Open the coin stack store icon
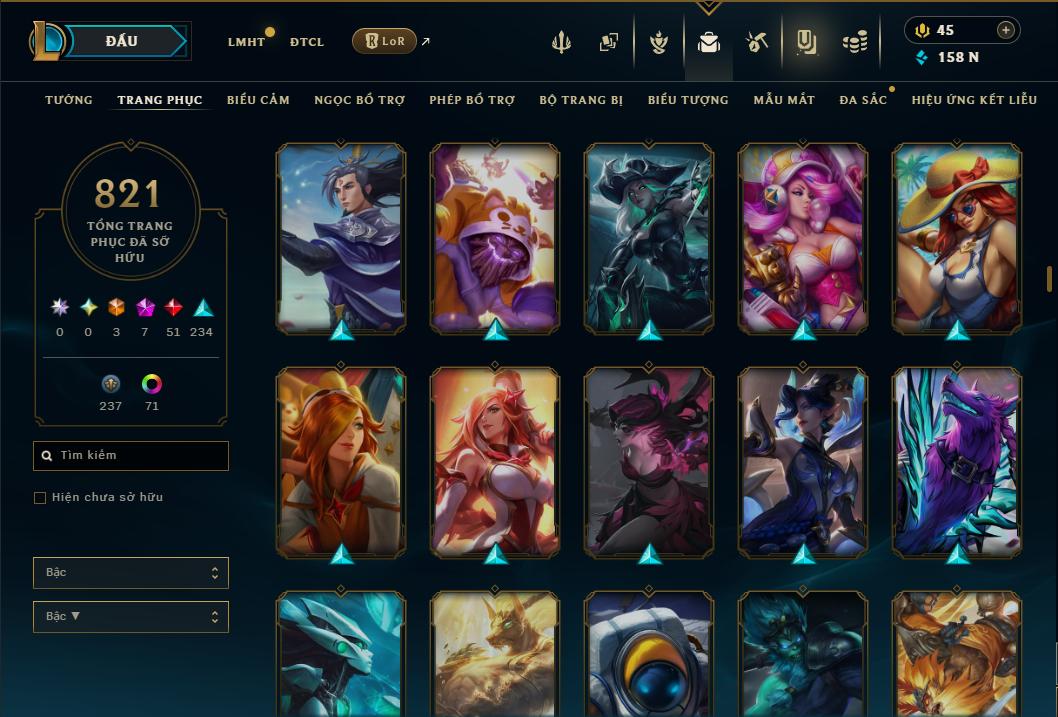1058x717 pixels. point(854,42)
